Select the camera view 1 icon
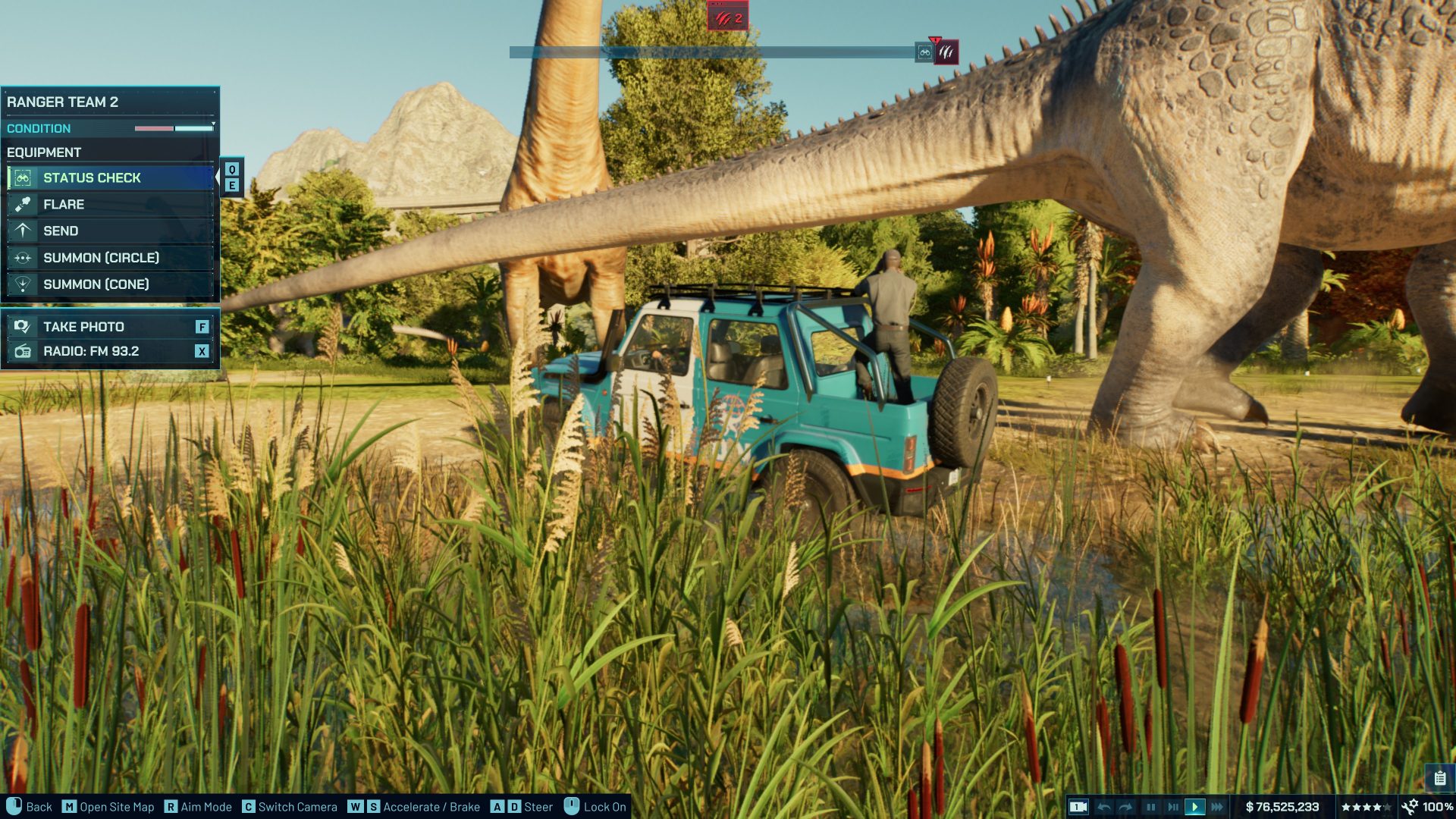Image resolution: width=1456 pixels, height=819 pixels. [x=1078, y=806]
